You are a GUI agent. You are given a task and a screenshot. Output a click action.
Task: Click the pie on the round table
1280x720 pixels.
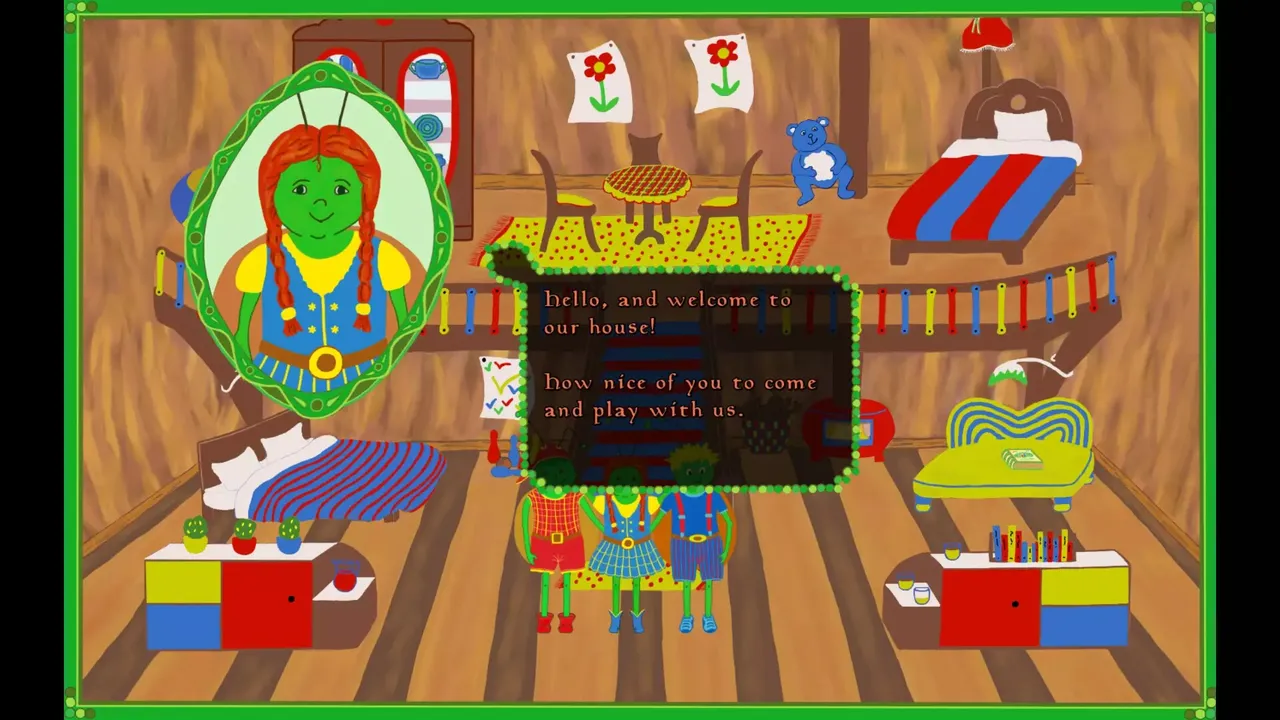(x=648, y=183)
